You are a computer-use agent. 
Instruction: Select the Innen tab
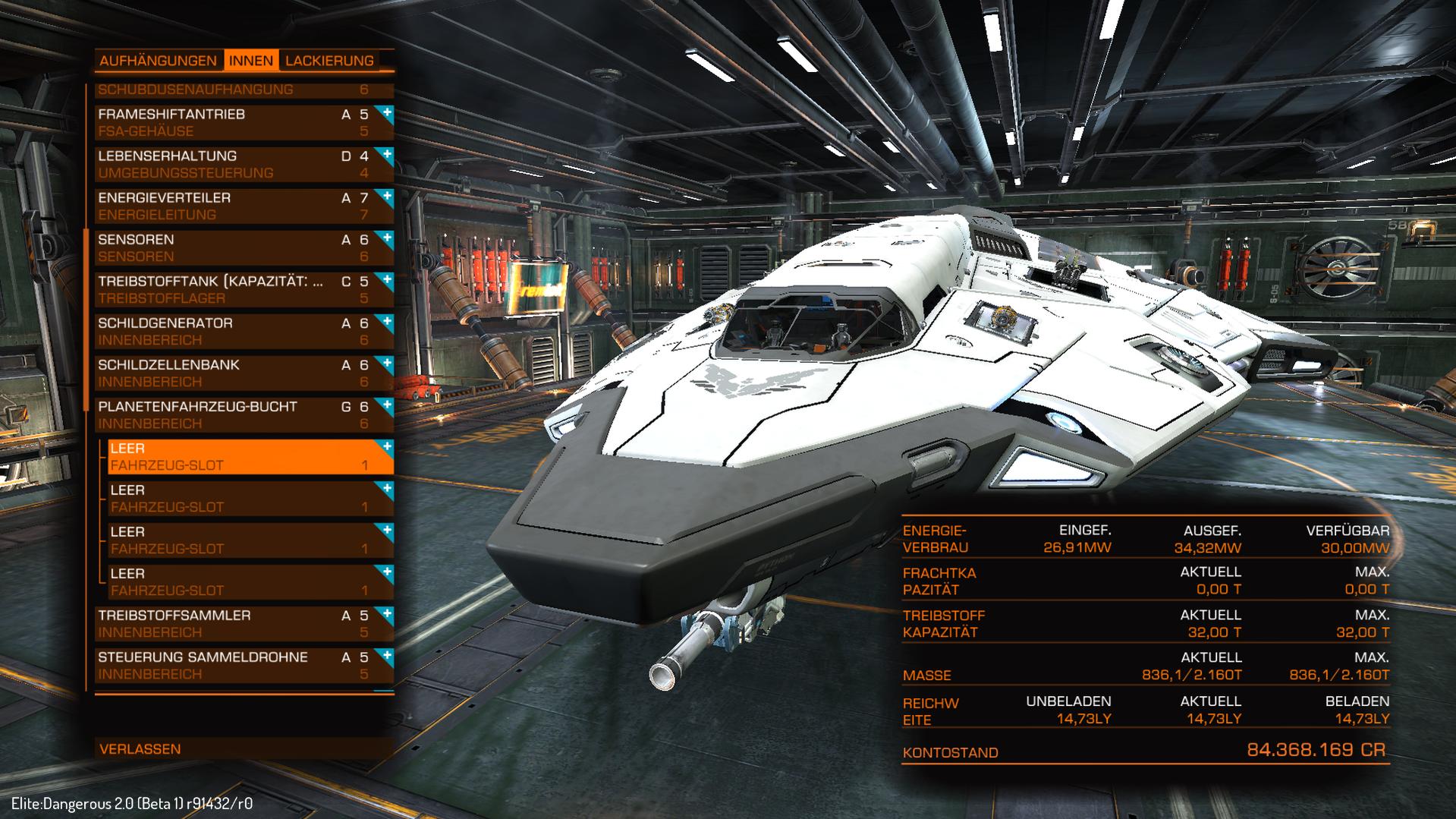coord(251,61)
